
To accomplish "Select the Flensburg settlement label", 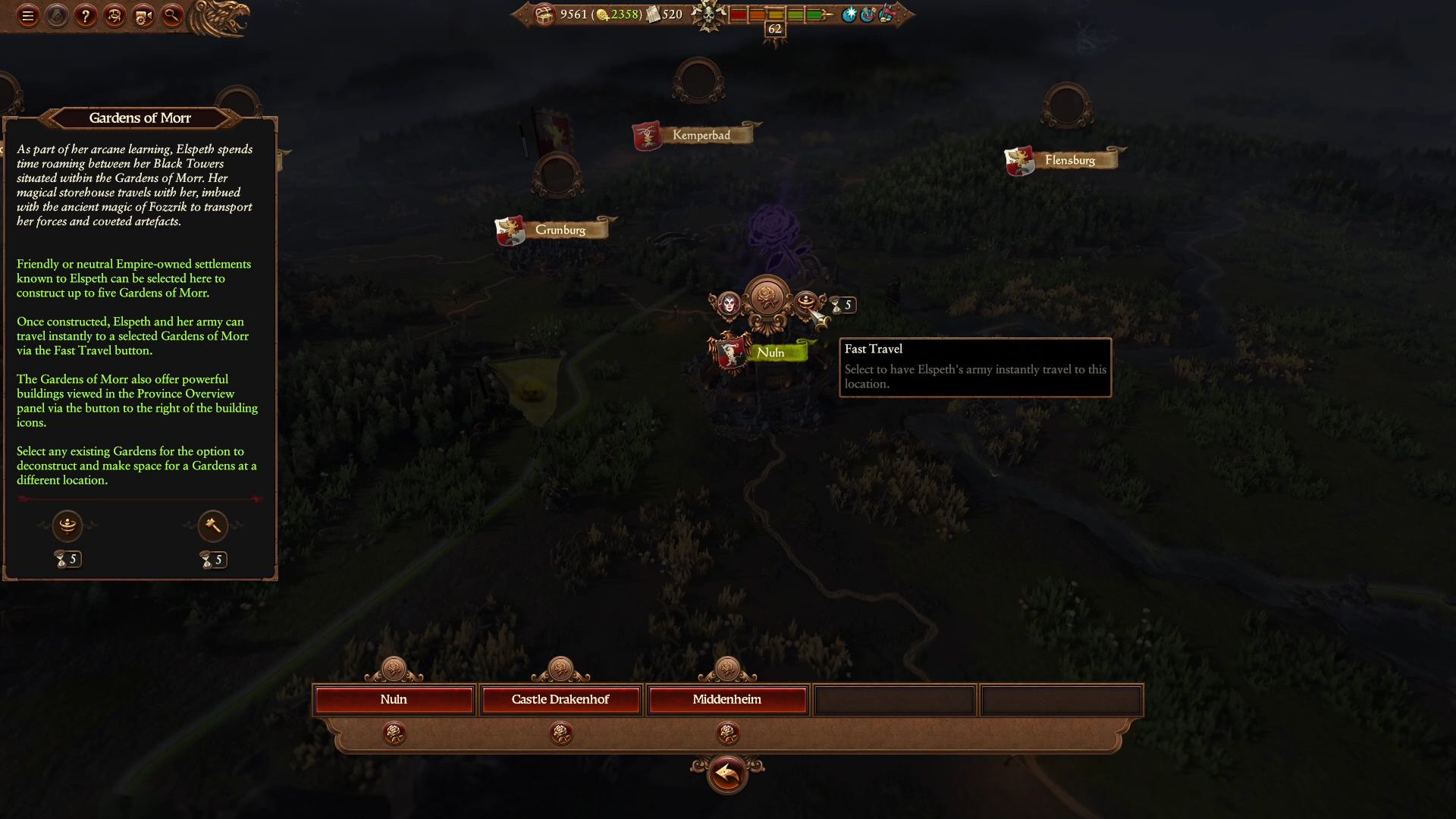I will (x=1069, y=160).
